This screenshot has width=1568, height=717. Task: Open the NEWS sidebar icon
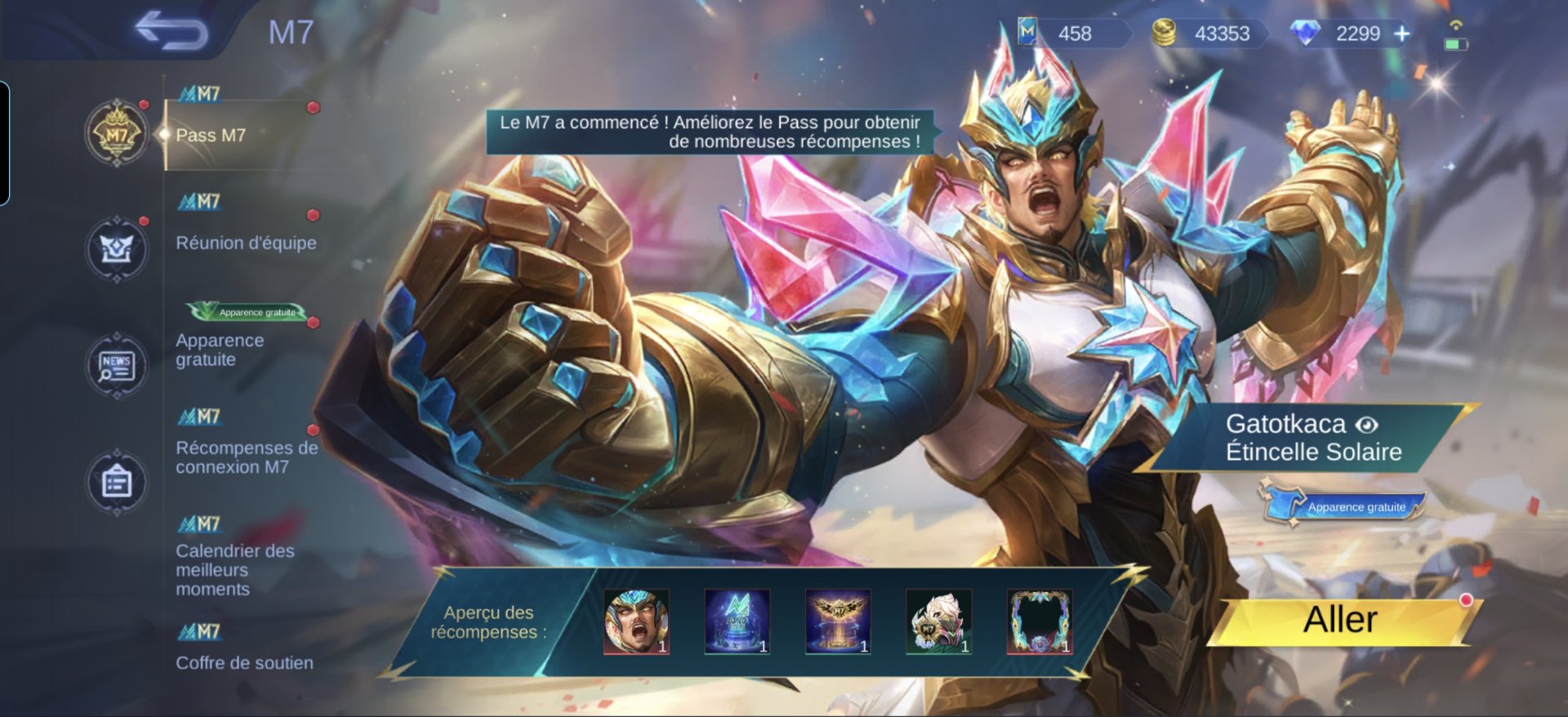(117, 366)
